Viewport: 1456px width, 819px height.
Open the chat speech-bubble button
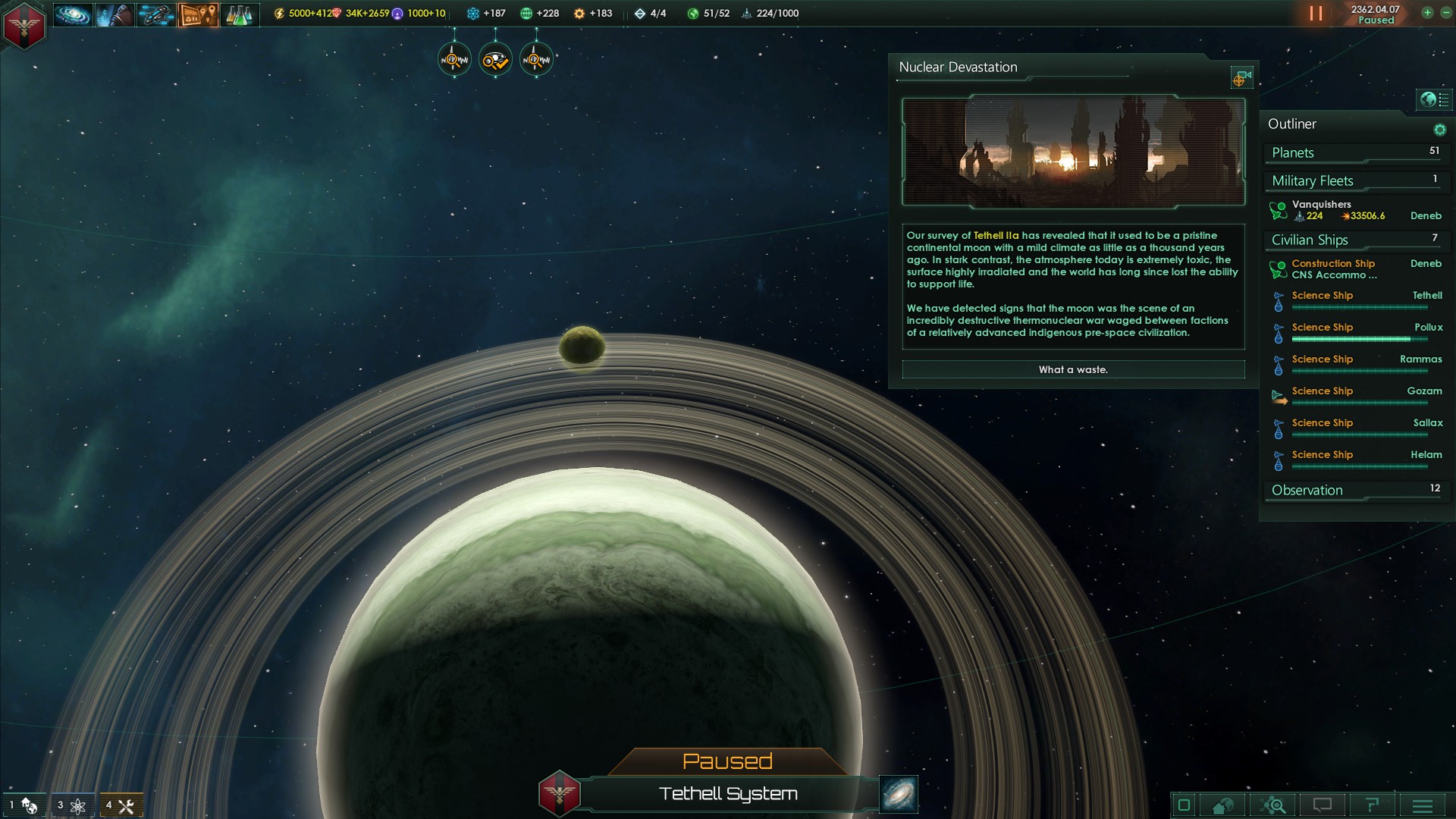click(x=1323, y=805)
